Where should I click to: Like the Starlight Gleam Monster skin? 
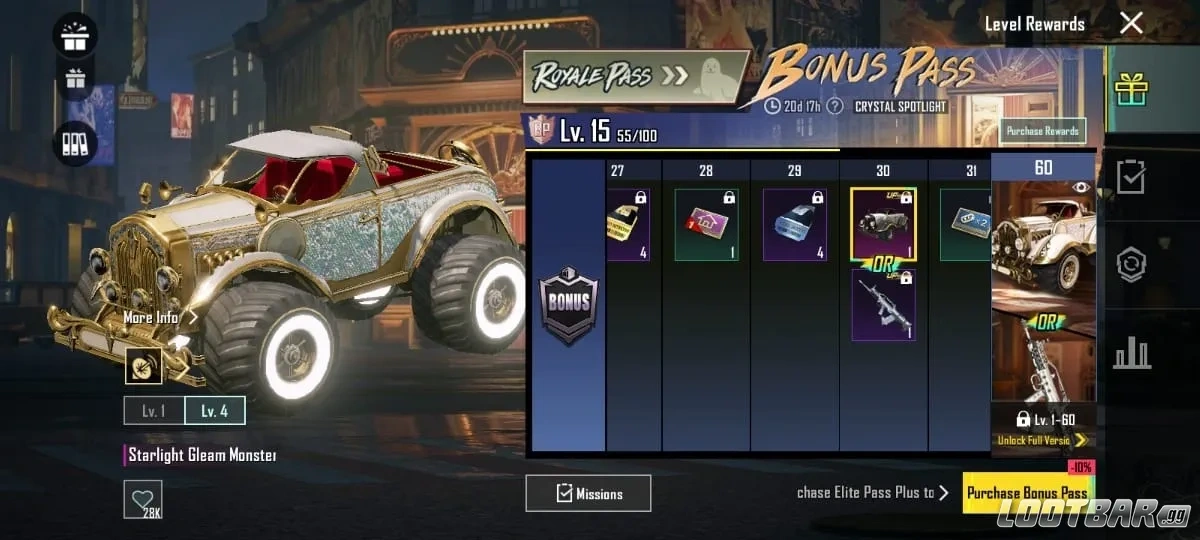click(143, 499)
